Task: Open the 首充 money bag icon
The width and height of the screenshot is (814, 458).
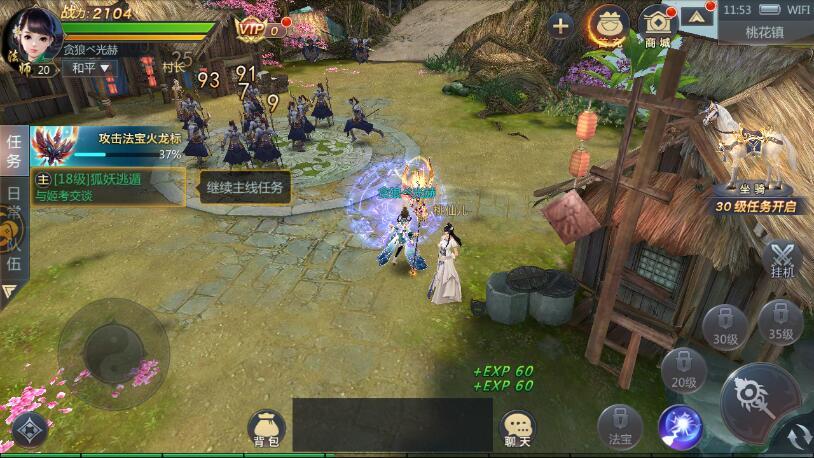Action: pyautogui.click(x=609, y=24)
